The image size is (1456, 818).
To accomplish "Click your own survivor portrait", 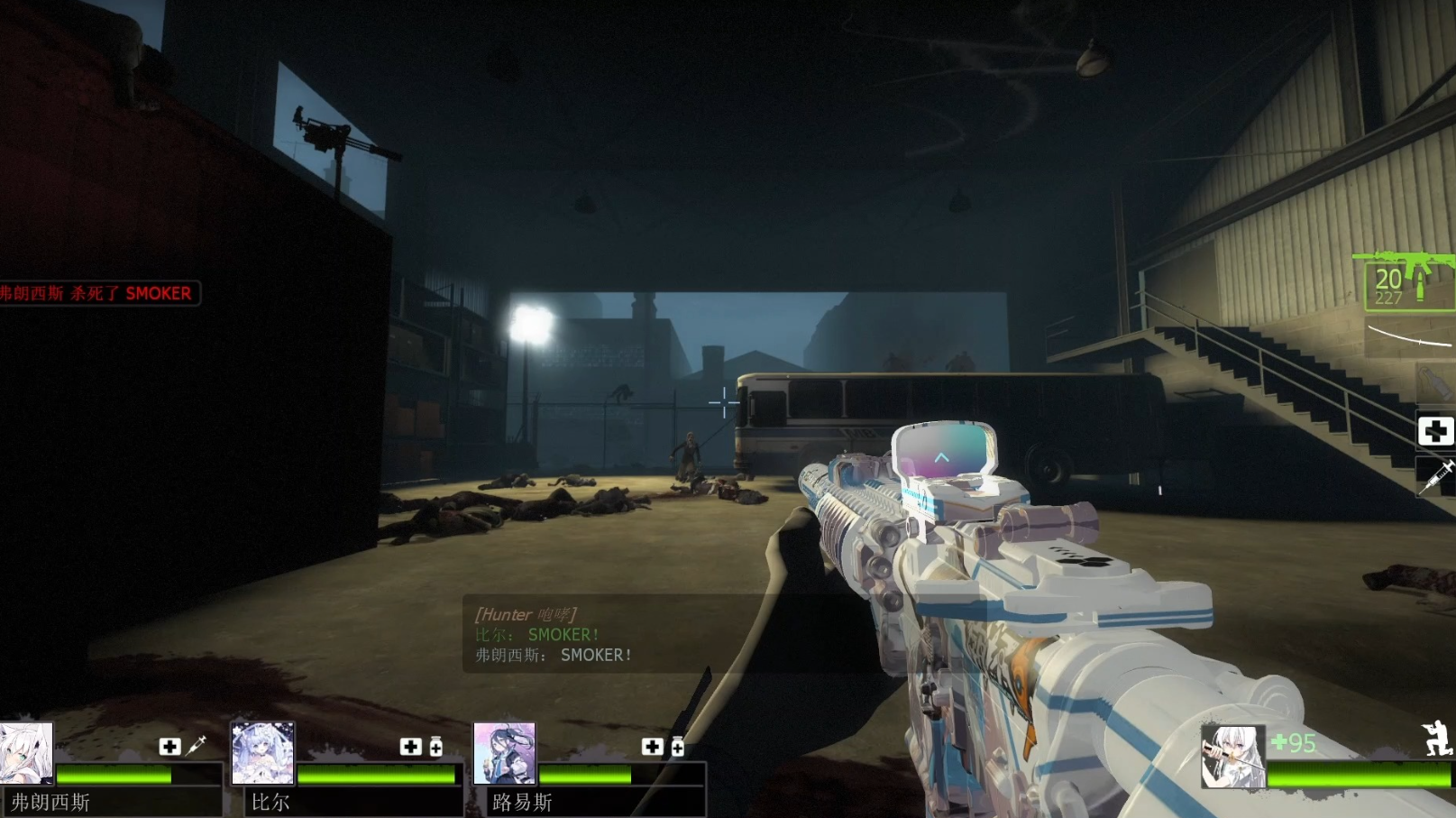I will [x=1232, y=756].
